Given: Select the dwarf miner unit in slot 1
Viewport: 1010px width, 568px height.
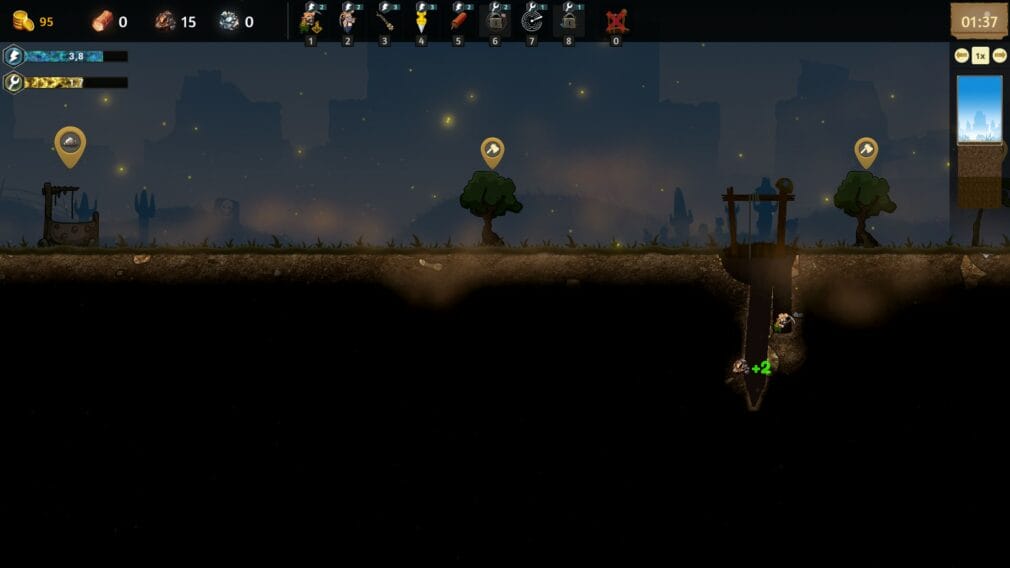Looking at the screenshot, I should [x=310, y=21].
